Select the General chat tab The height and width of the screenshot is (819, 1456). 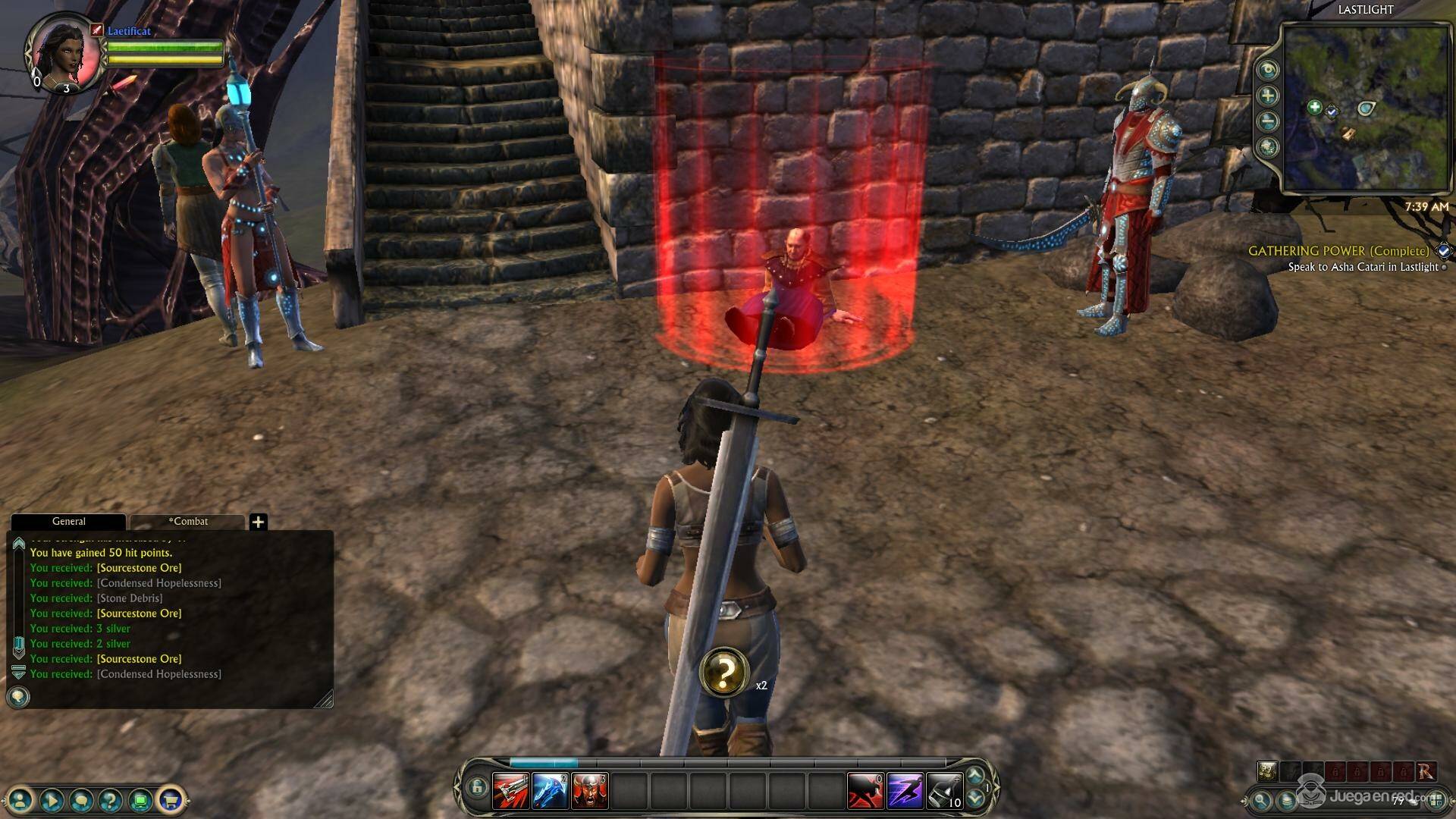click(68, 522)
